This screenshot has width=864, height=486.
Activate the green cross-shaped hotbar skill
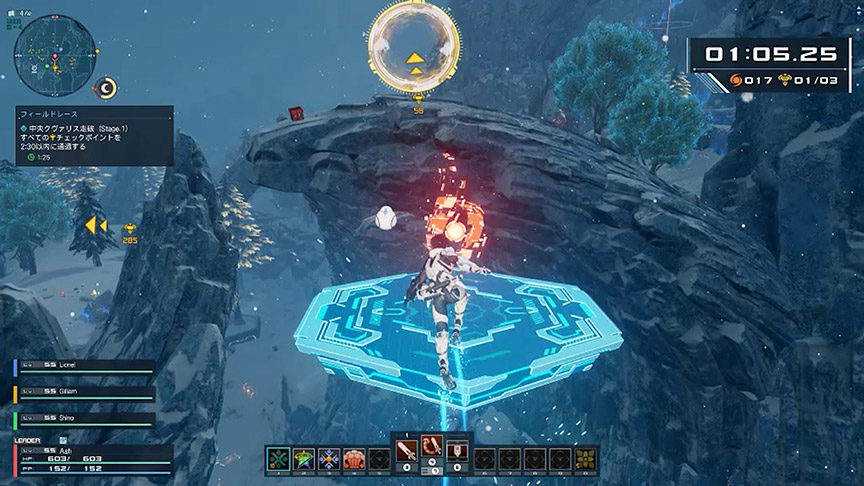pyautogui.click(x=277, y=459)
